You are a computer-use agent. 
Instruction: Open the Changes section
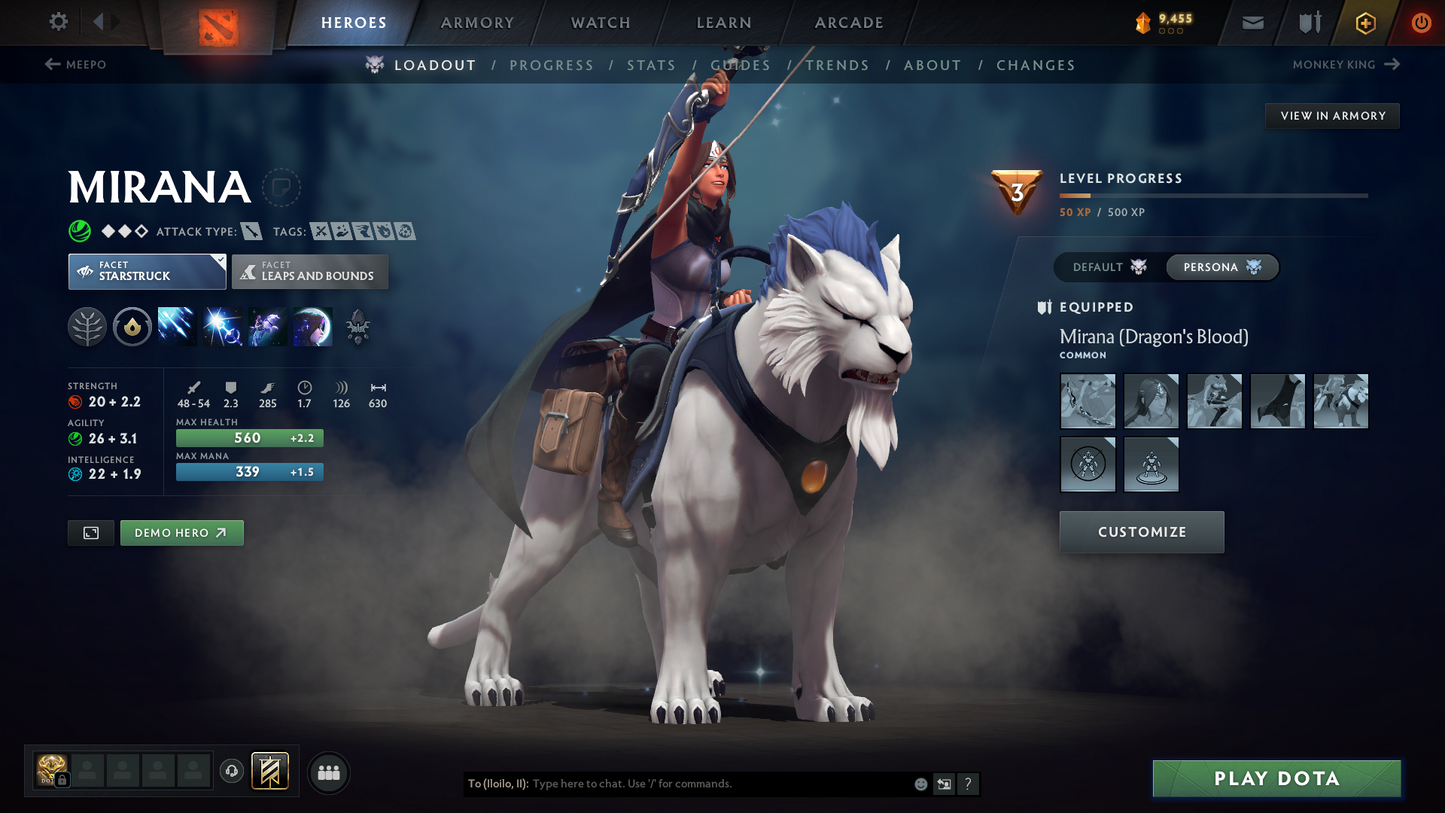pyautogui.click(x=1035, y=65)
